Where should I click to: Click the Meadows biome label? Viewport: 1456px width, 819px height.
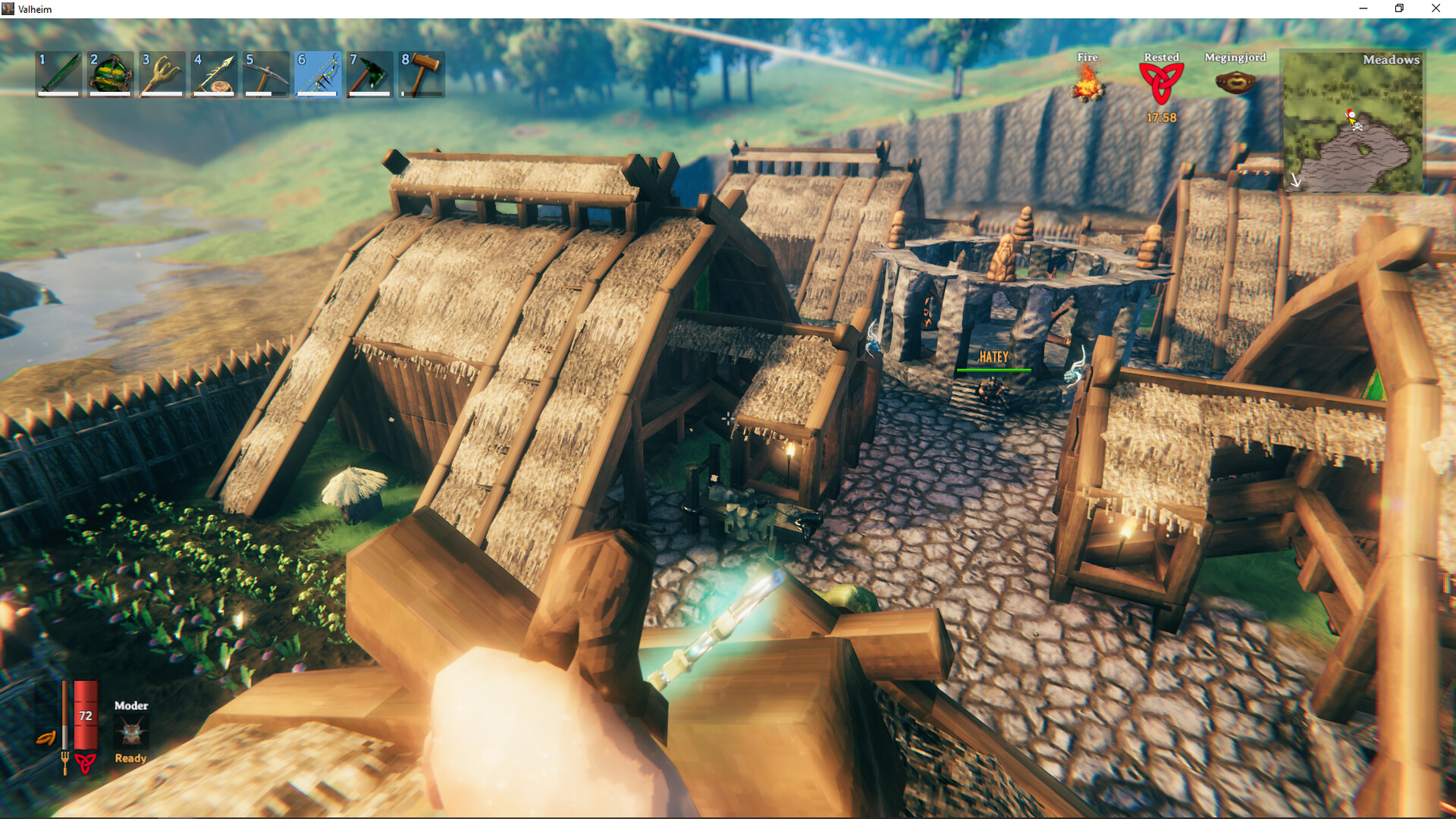click(x=1392, y=60)
